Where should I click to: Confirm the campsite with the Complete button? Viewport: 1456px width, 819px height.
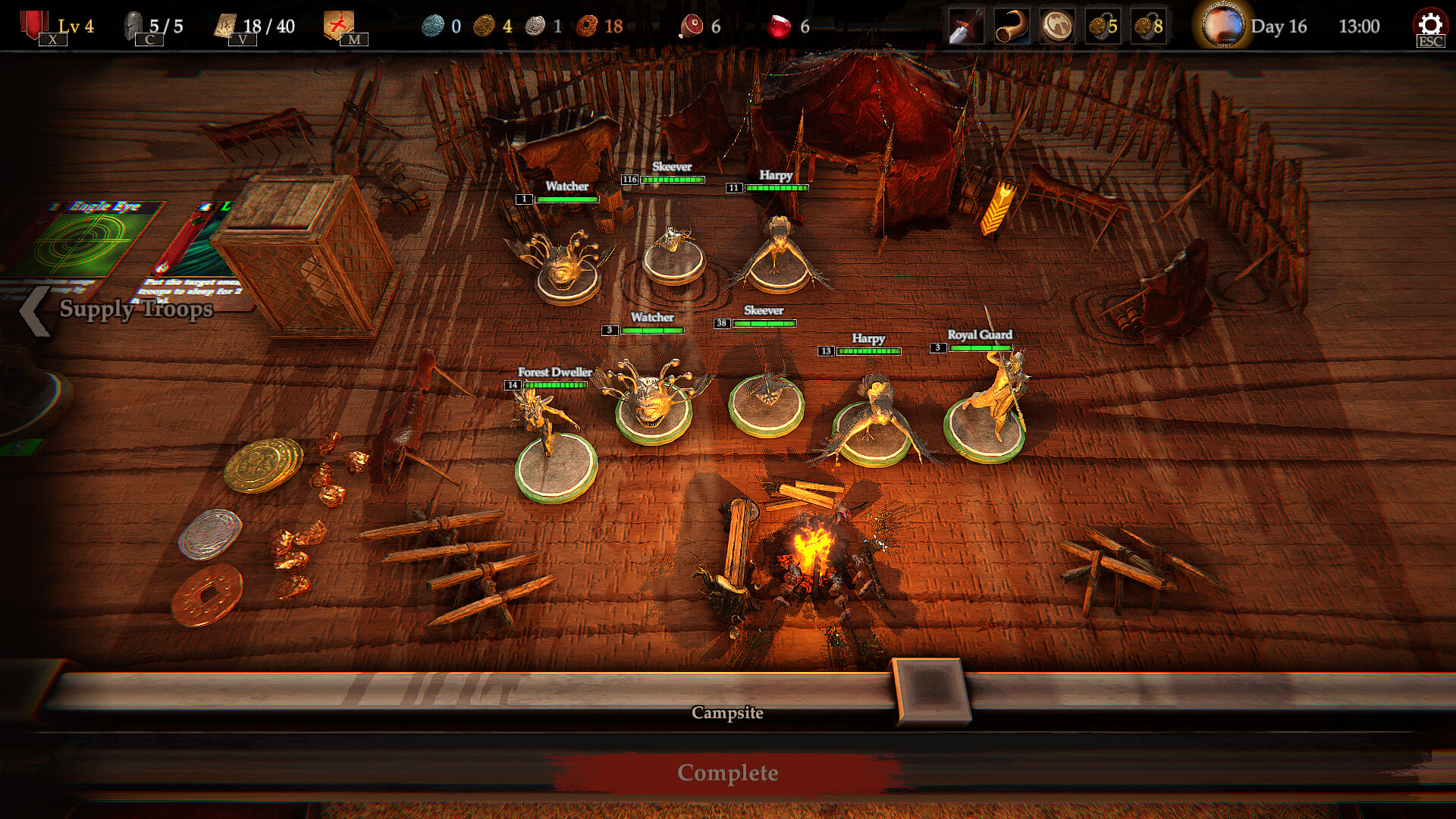tap(727, 773)
